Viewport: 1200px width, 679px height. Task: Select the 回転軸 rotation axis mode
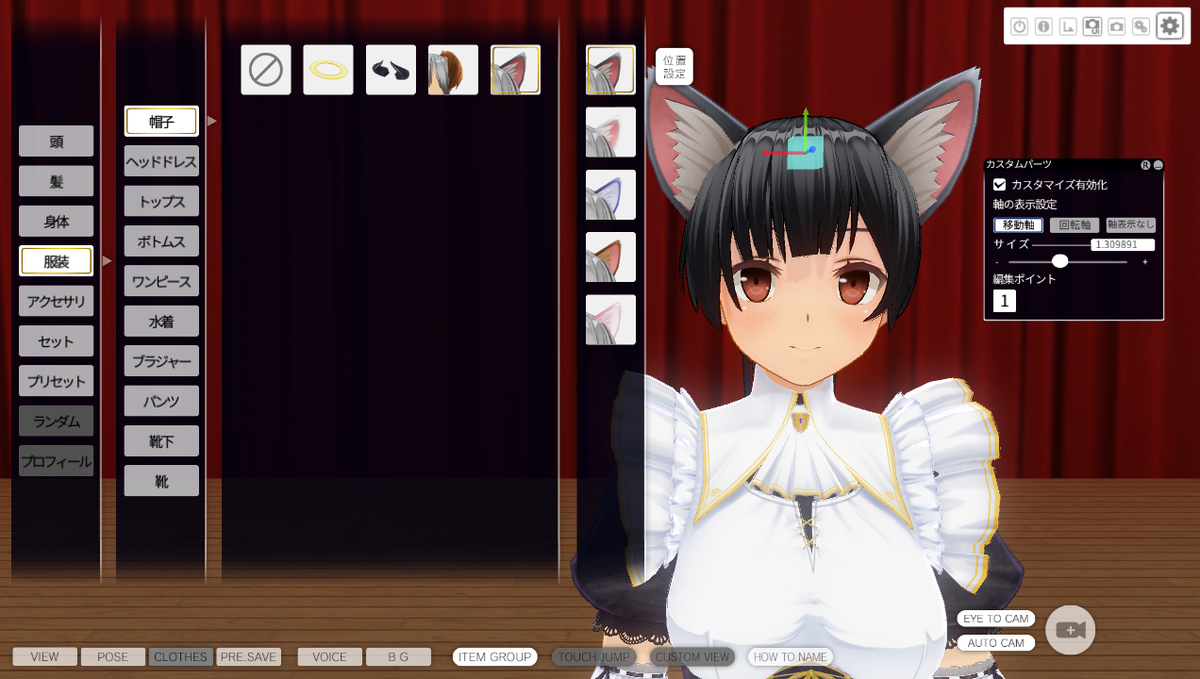1074,225
